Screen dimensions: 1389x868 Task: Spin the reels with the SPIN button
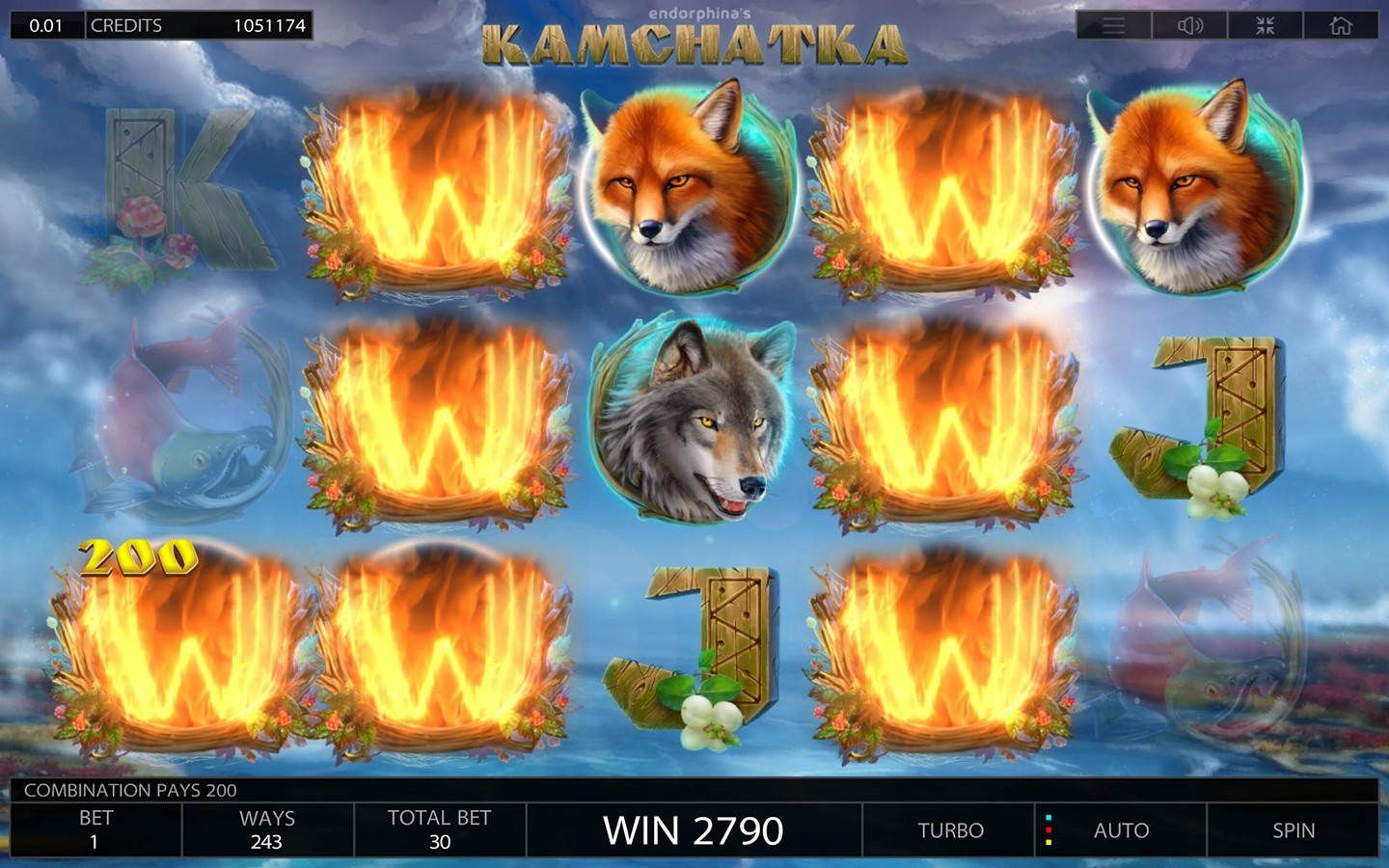(1293, 830)
